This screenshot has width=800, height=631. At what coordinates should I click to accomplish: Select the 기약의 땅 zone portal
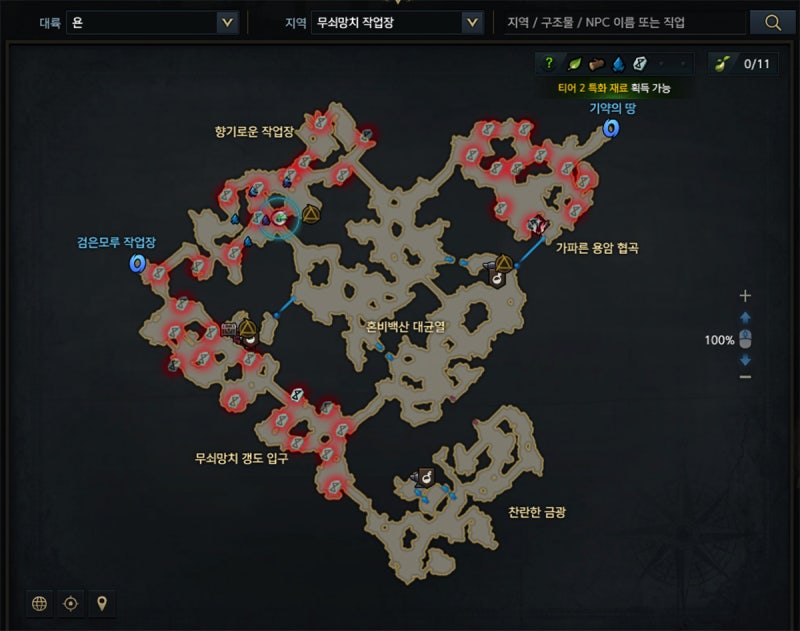pyautogui.click(x=609, y=127)
